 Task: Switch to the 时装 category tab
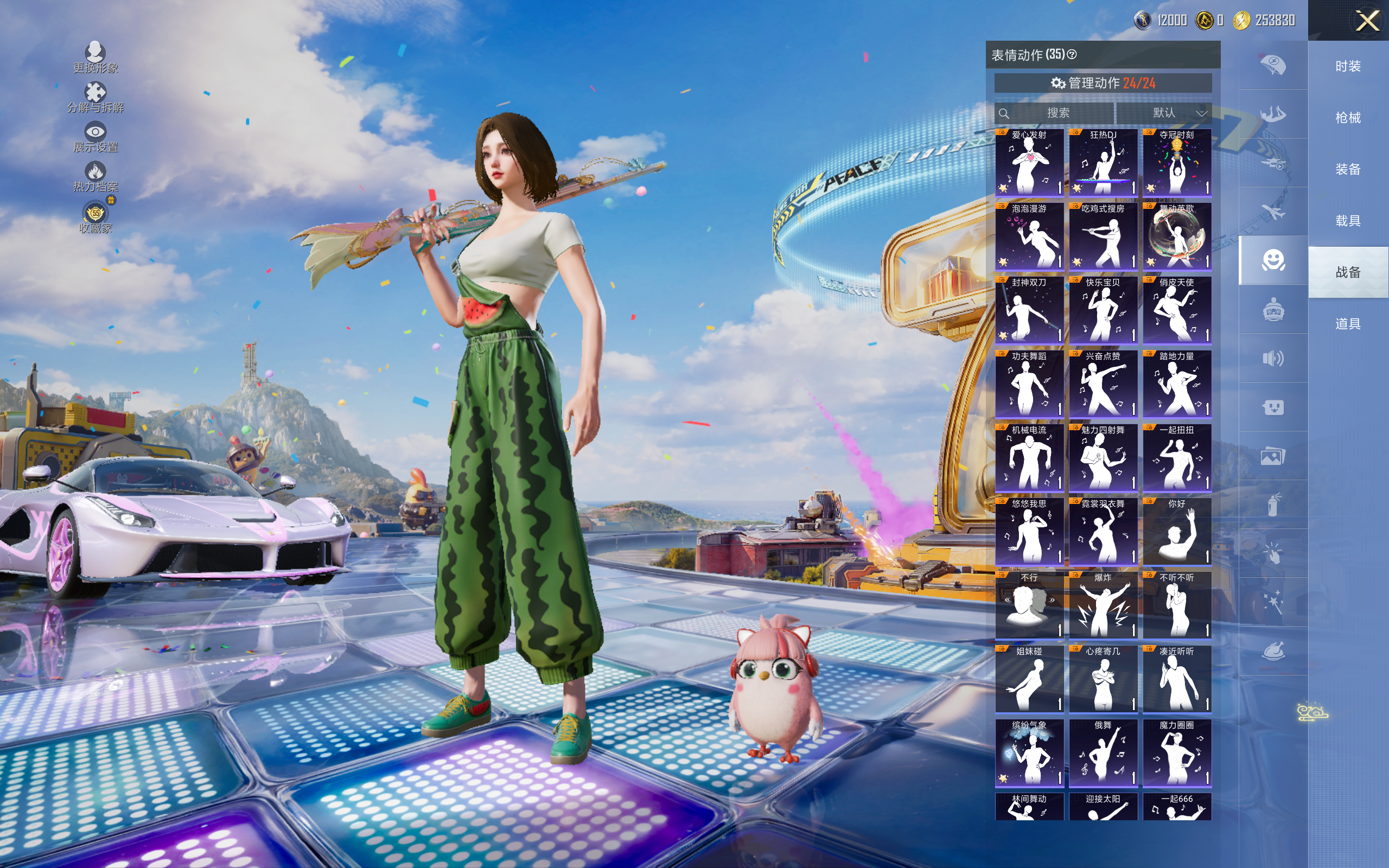pyautogui.click(x=1348, y=66)
